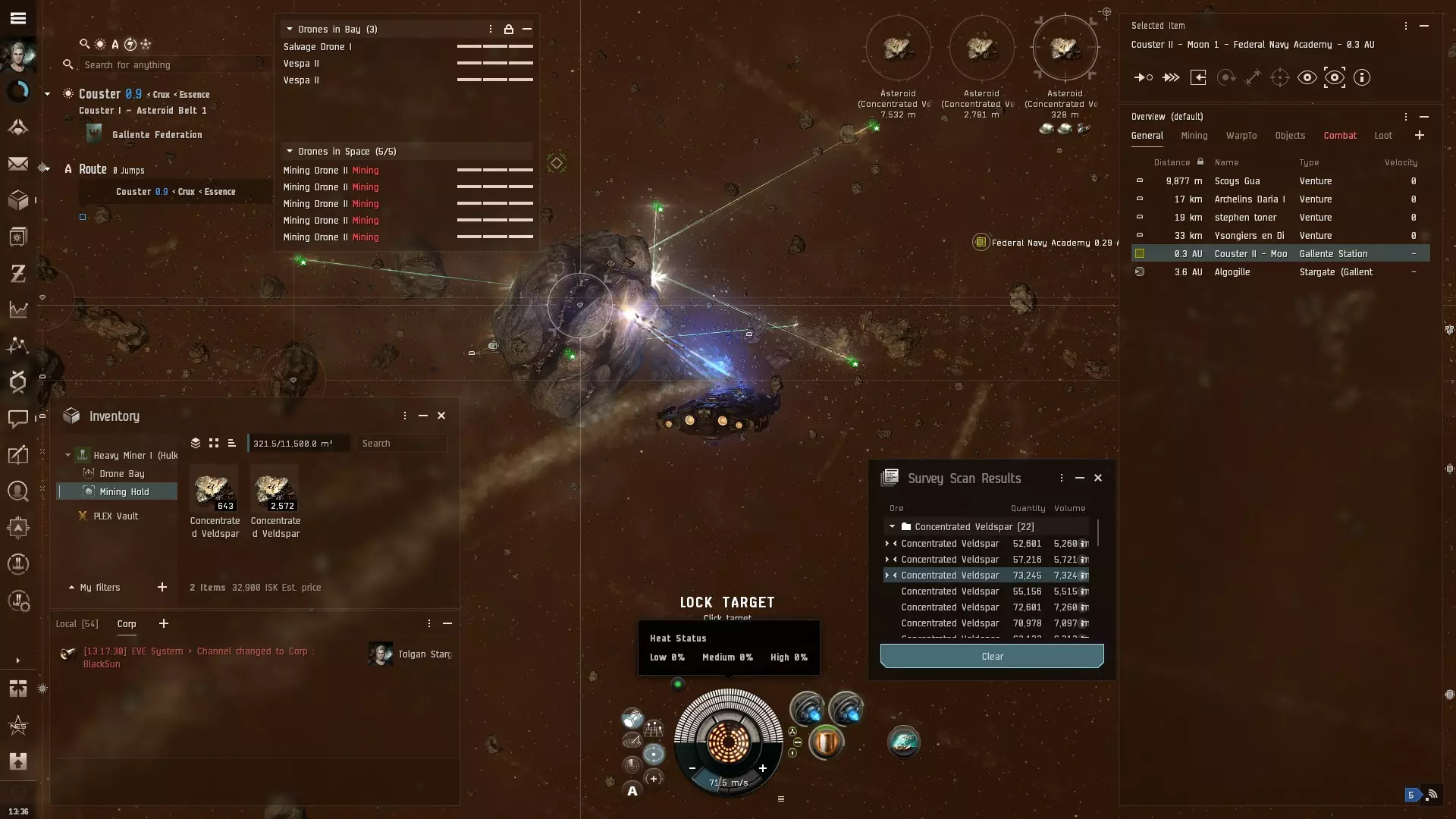Open the Combat overview tab

[x=1340, y=136]
